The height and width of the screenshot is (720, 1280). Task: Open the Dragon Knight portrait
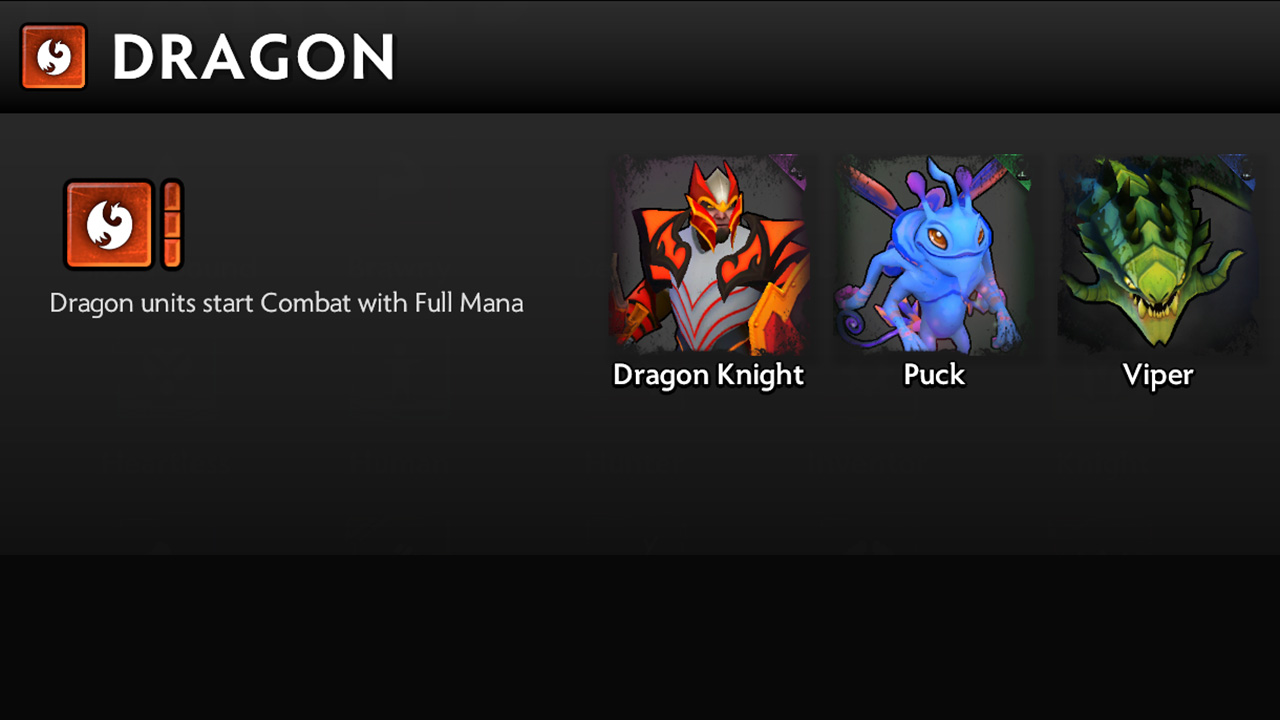710,255
